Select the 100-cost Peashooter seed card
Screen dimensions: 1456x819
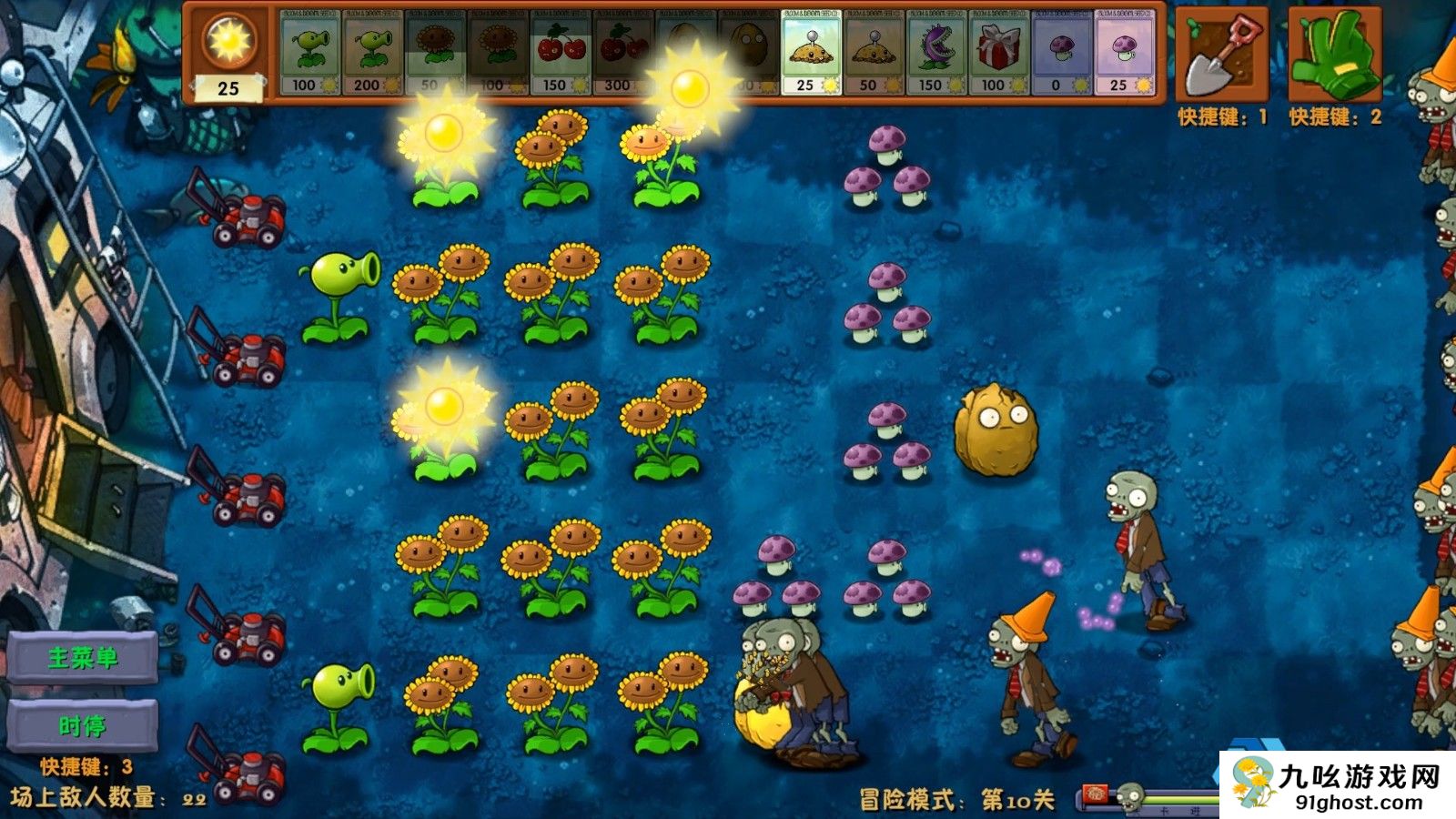click(x=309, y=53)
